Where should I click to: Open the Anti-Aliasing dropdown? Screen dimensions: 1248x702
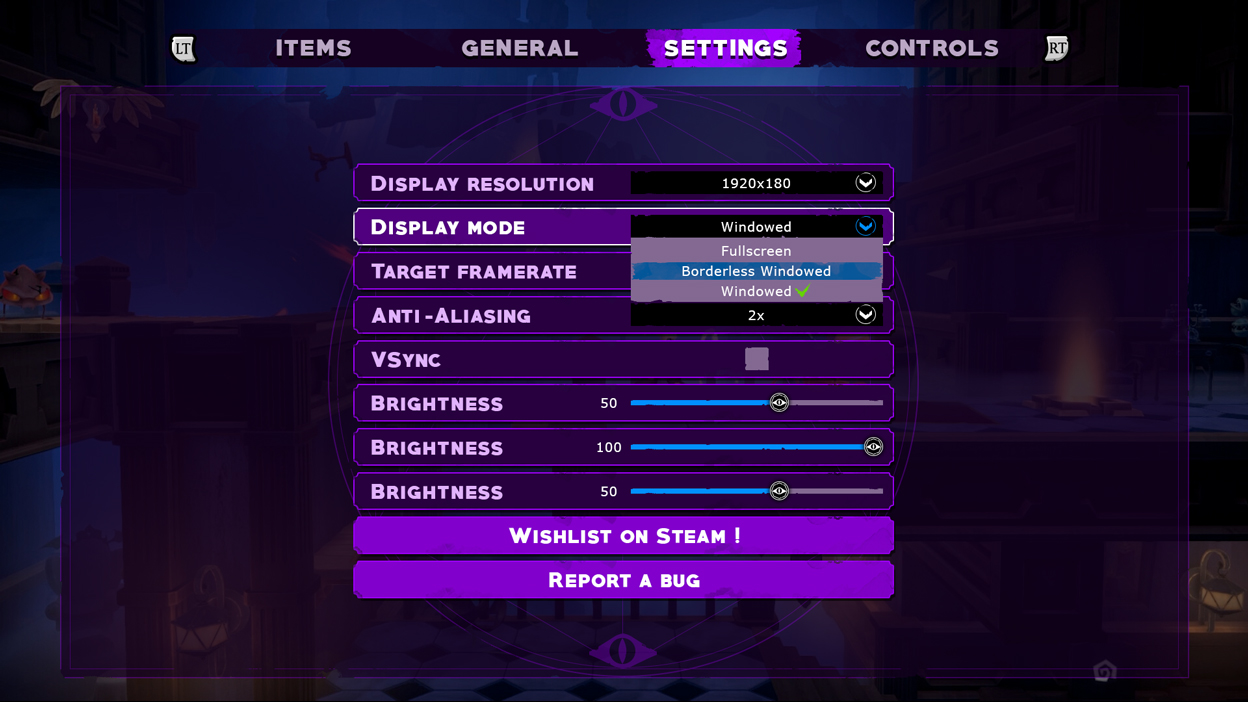pos(865,315)
